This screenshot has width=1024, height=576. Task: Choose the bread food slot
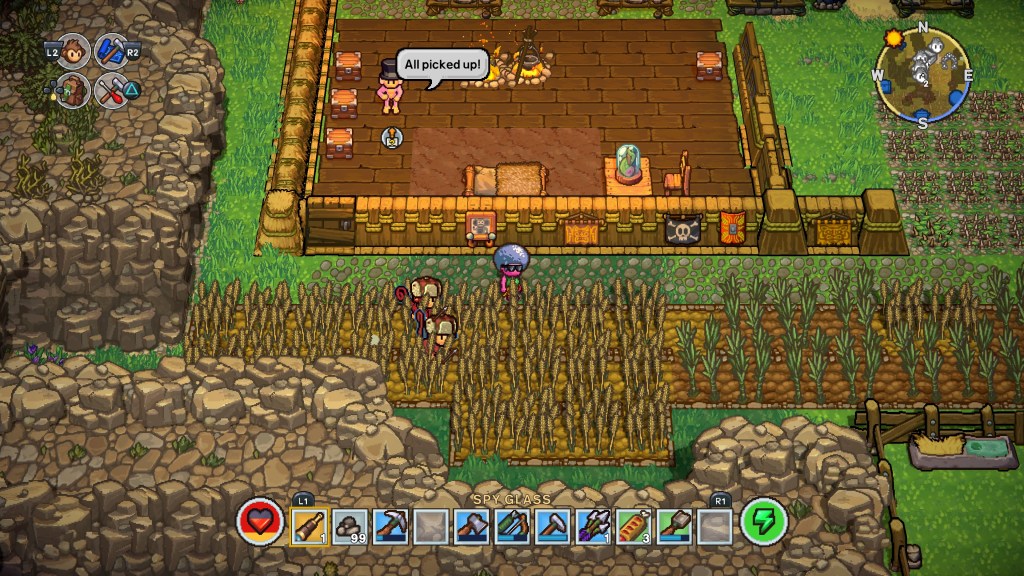[x=633, y=525]
